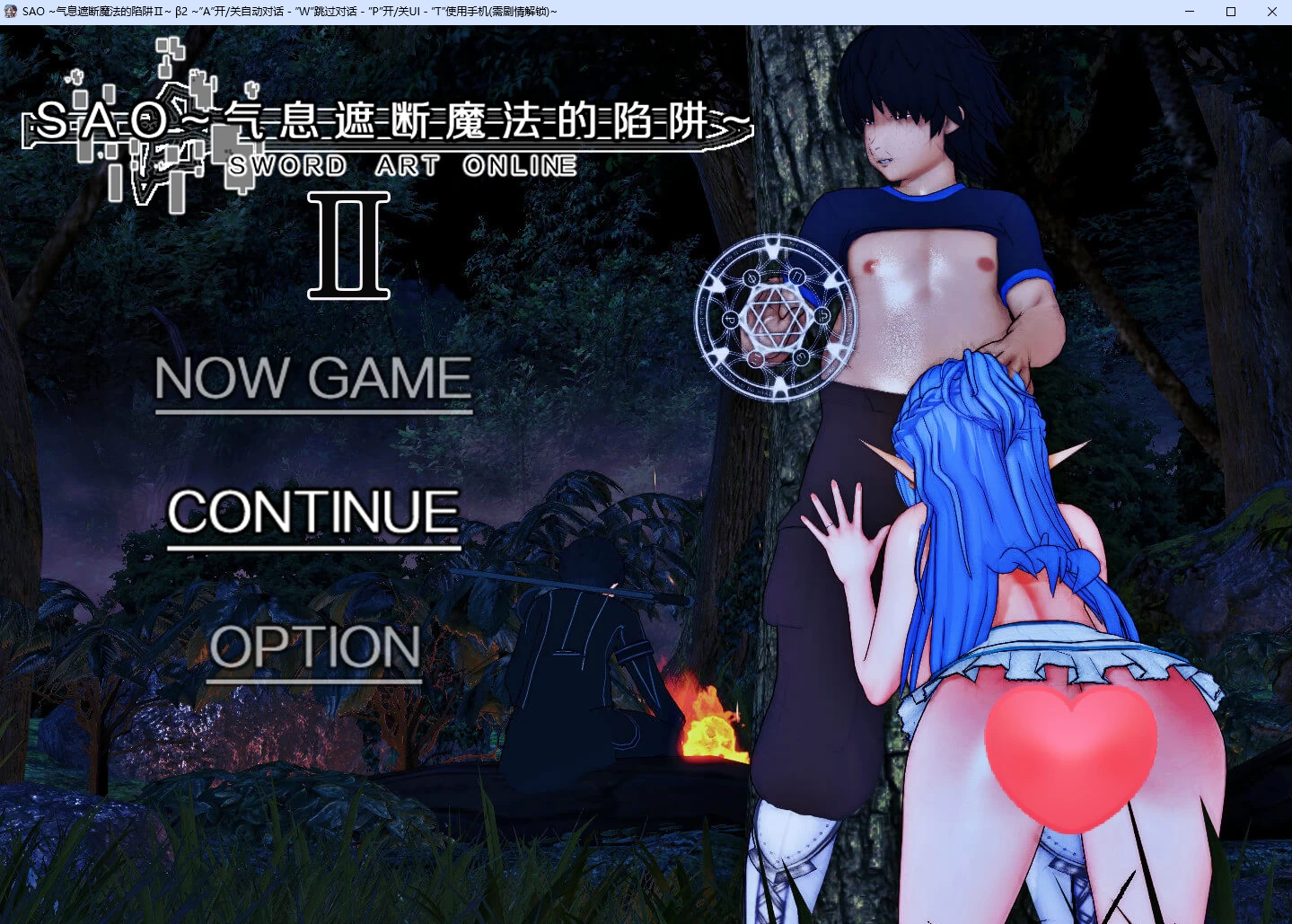The height and width of the screenshot is (924, 1292).
Task: Open the OPTION menu
Action: tap(315, 647)
